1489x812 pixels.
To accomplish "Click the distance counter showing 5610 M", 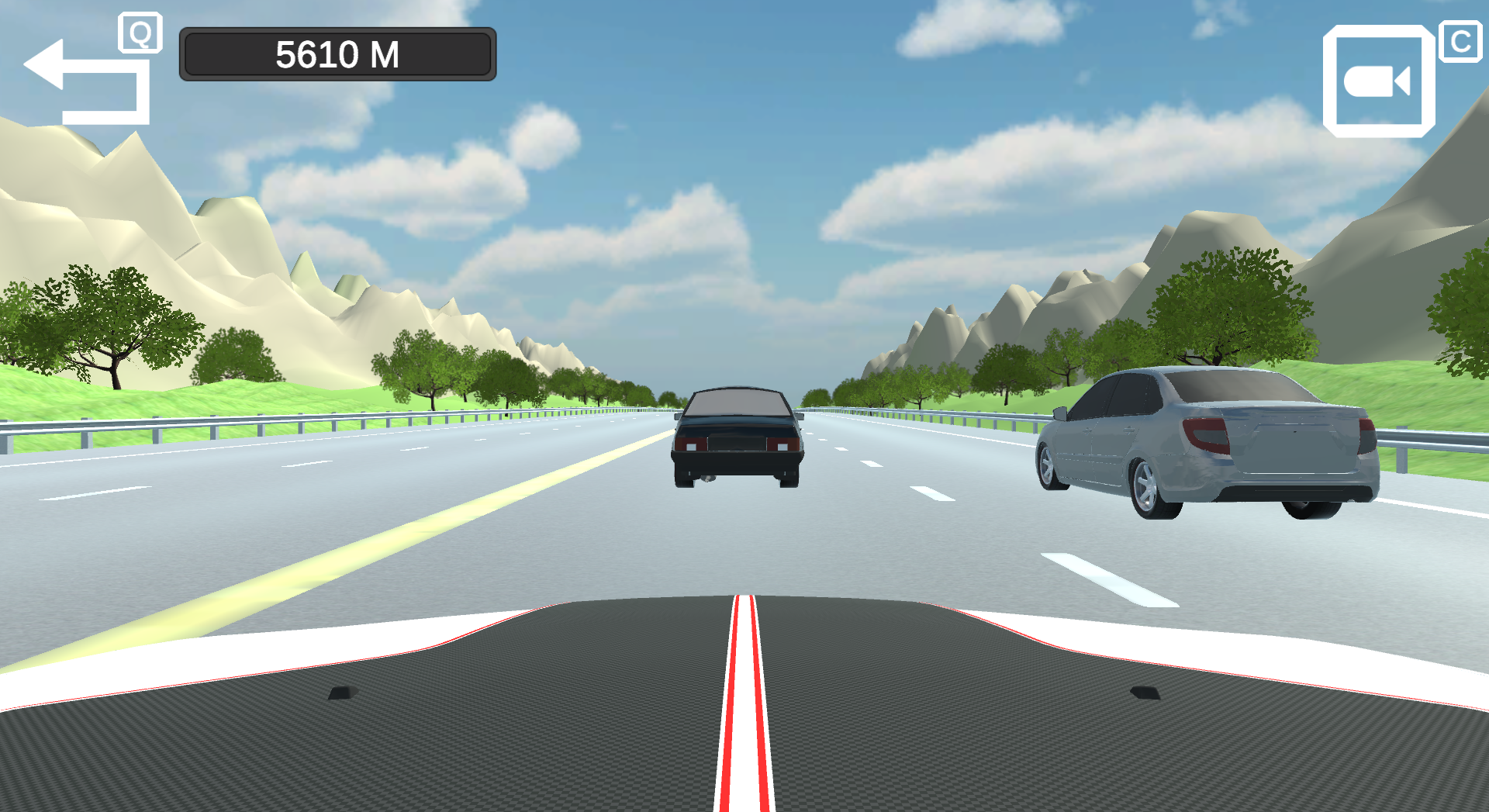I will (x=337, y=54).
